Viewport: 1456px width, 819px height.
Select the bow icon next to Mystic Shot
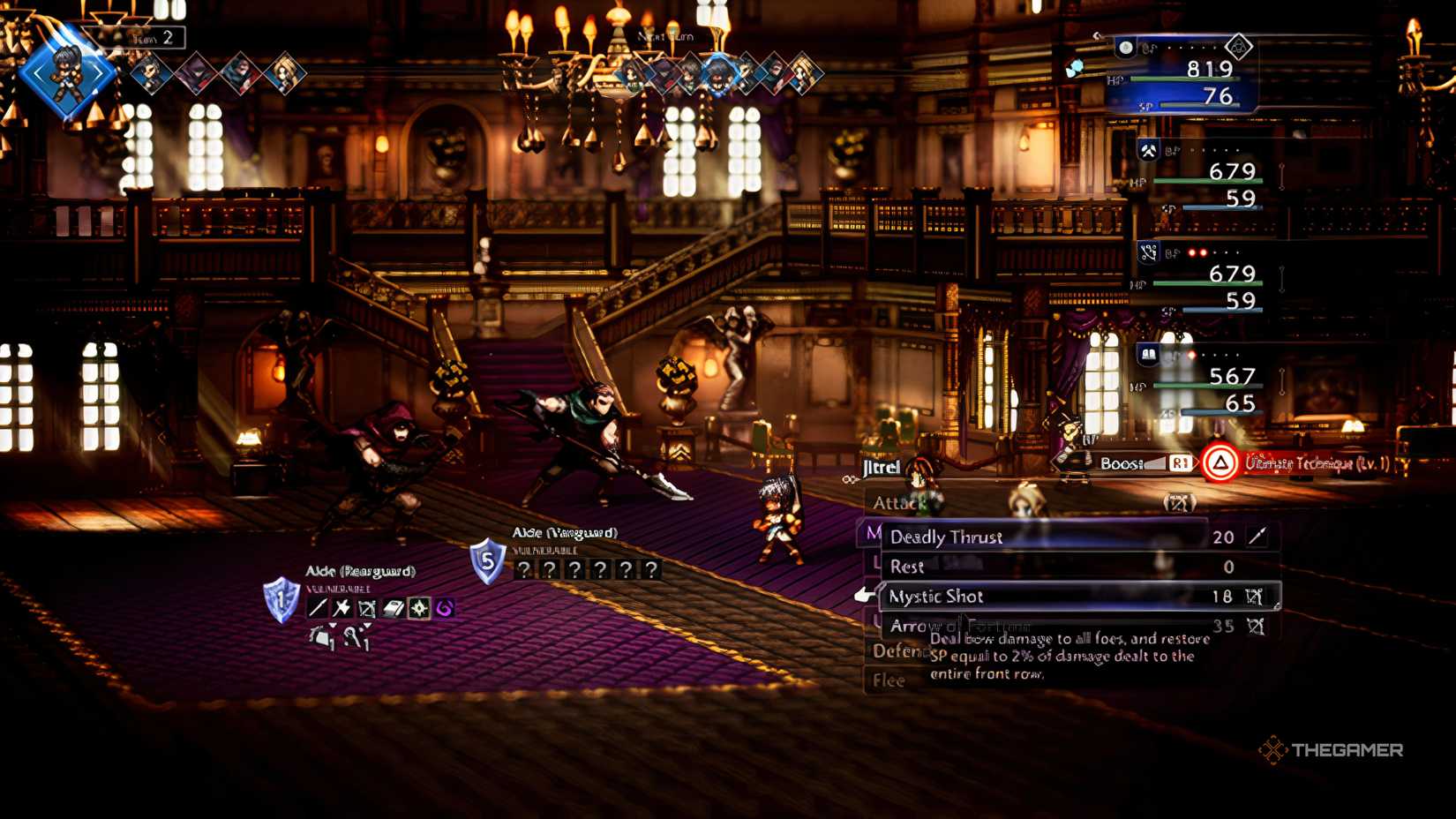[1254, 597]
